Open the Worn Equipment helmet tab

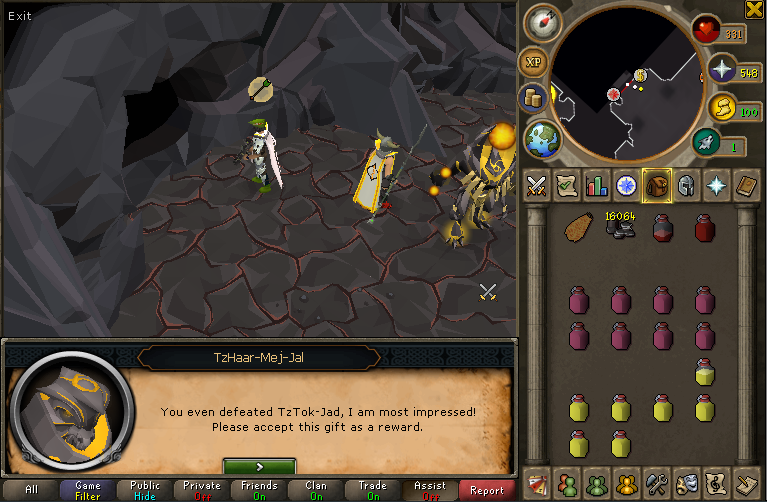tap(687, 185)
